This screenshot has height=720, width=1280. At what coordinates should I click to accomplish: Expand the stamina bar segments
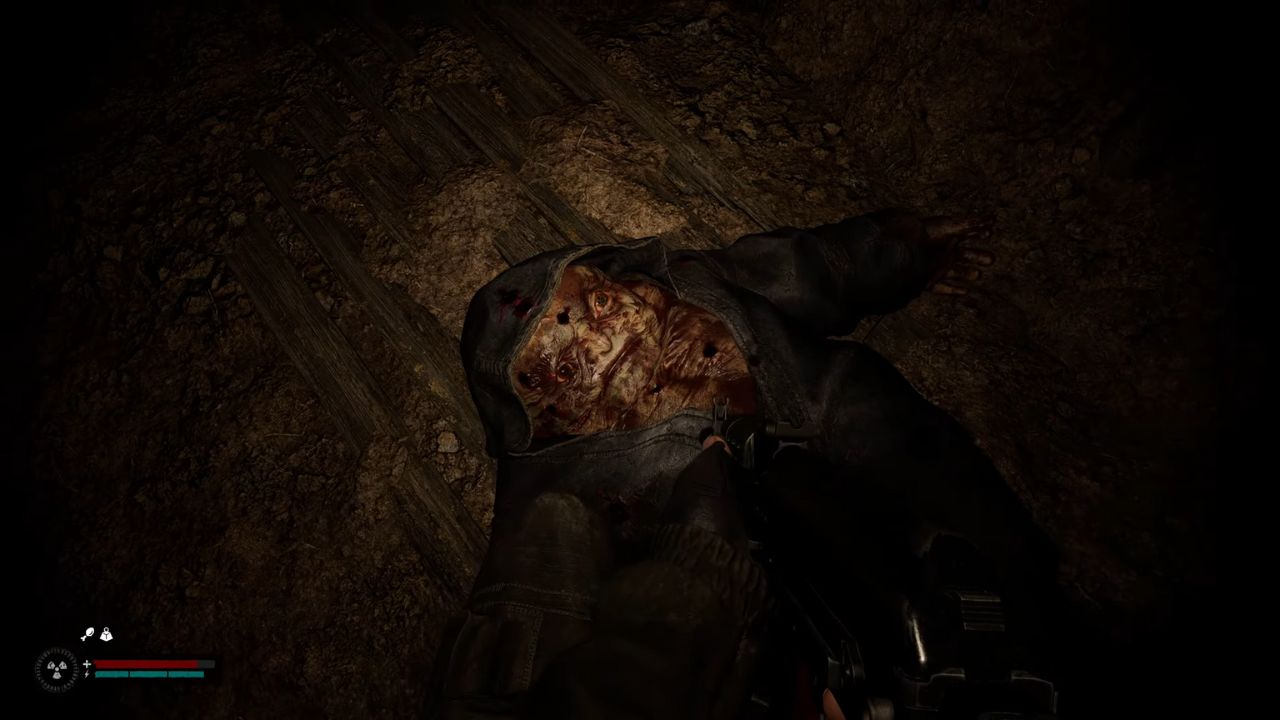click(146, 674)
